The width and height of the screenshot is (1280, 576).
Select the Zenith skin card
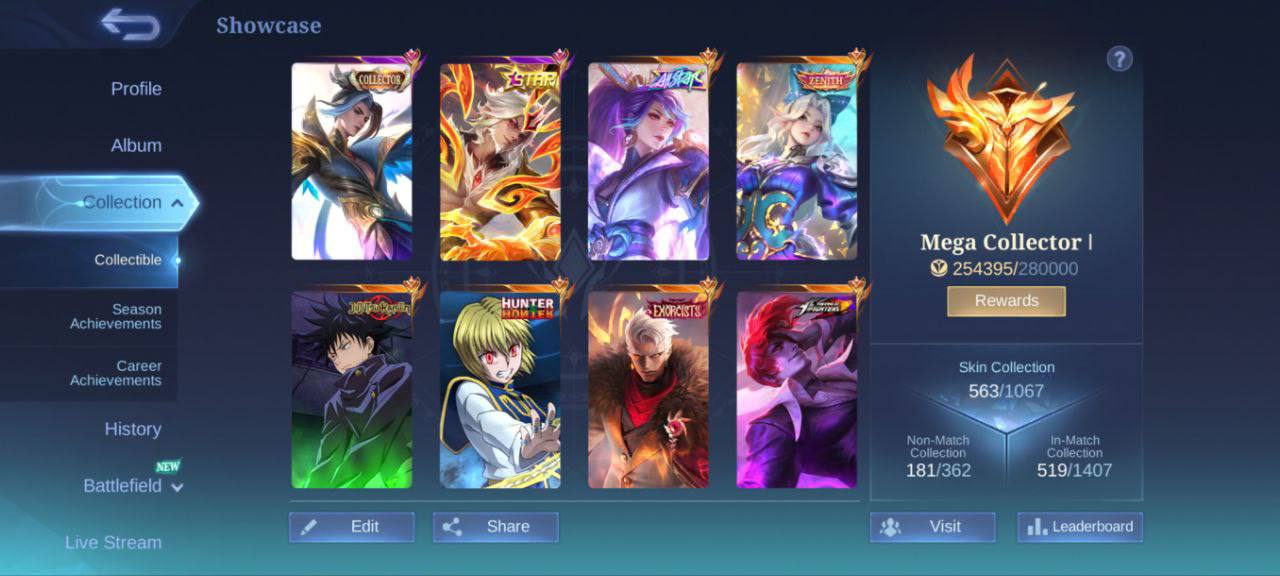click(x=797, y=162)
